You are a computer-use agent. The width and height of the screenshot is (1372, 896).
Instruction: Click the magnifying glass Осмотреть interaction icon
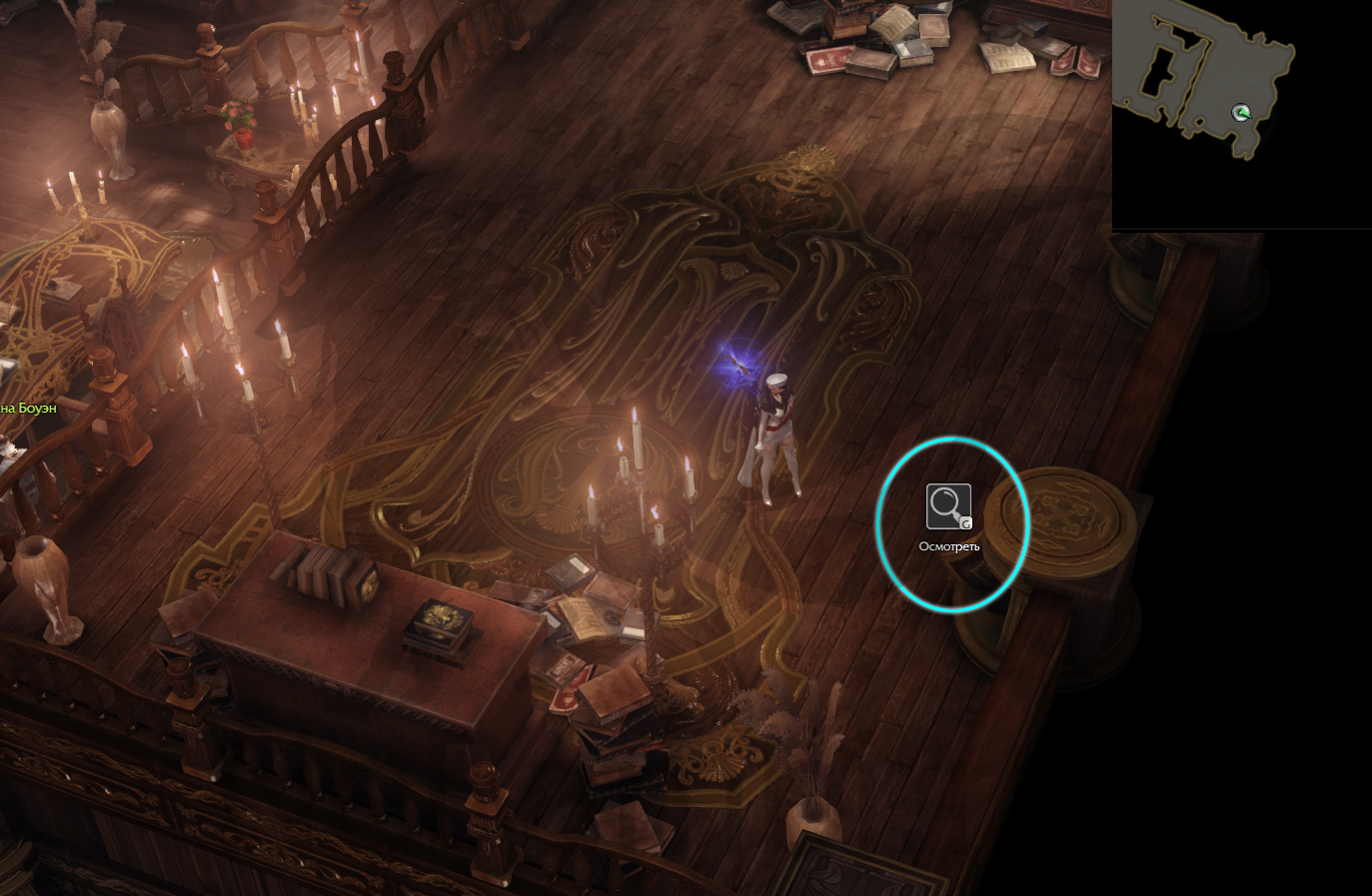point(948,506)
